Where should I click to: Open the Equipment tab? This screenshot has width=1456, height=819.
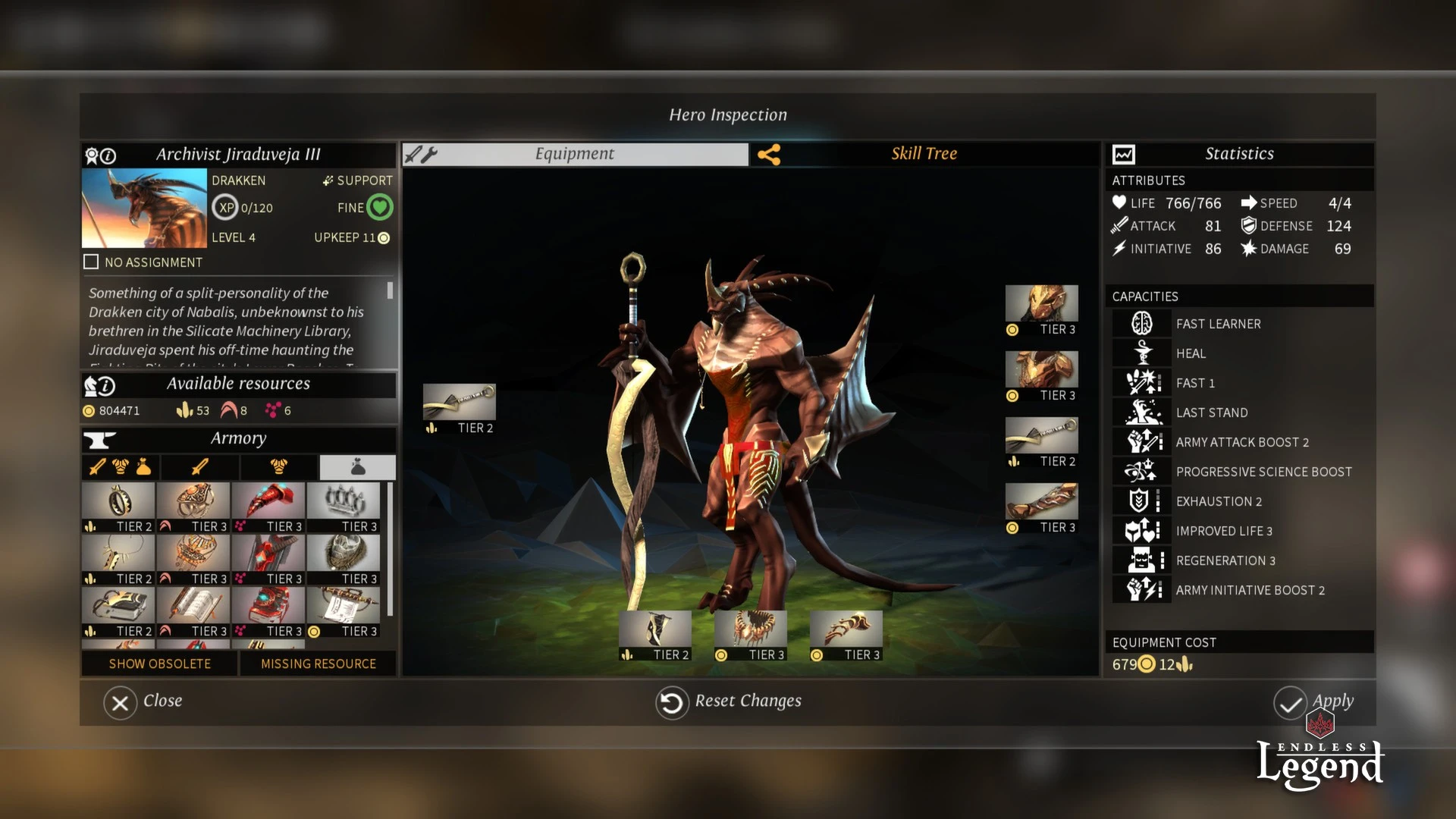click(x=574, y=154)
